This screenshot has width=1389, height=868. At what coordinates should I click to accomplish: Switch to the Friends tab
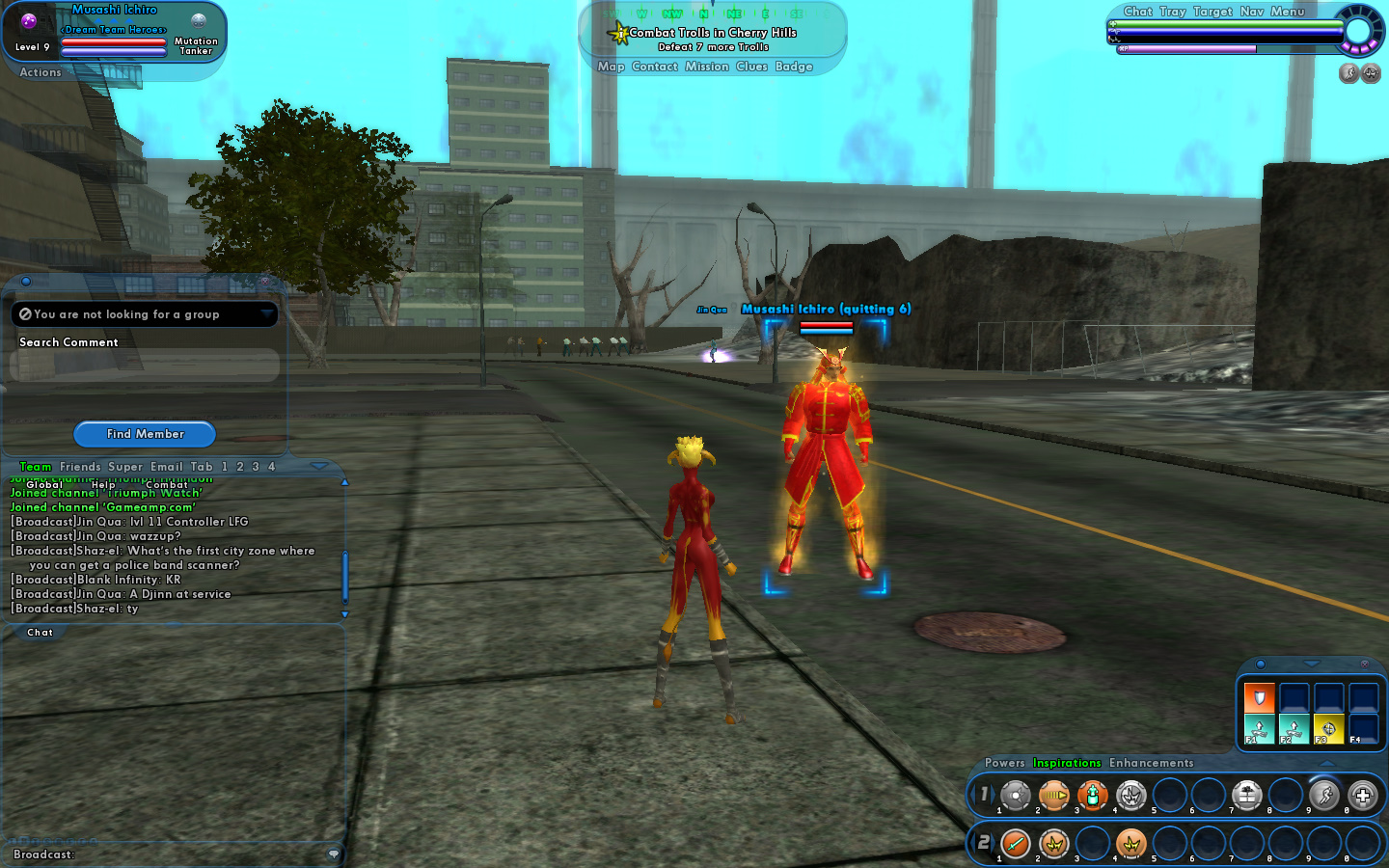point(80,467)
